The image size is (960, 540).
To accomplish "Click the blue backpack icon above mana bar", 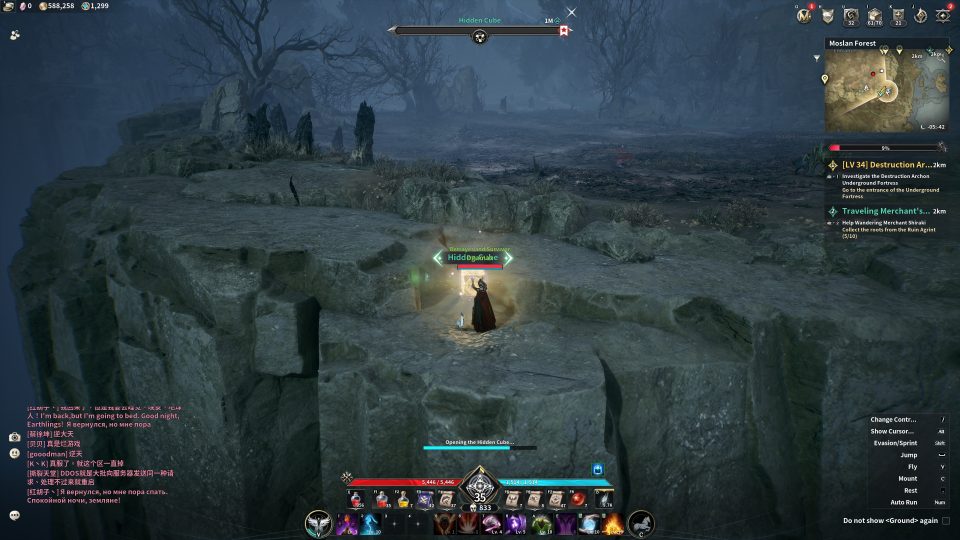I will pyautogui.click(x=597, y=468).
